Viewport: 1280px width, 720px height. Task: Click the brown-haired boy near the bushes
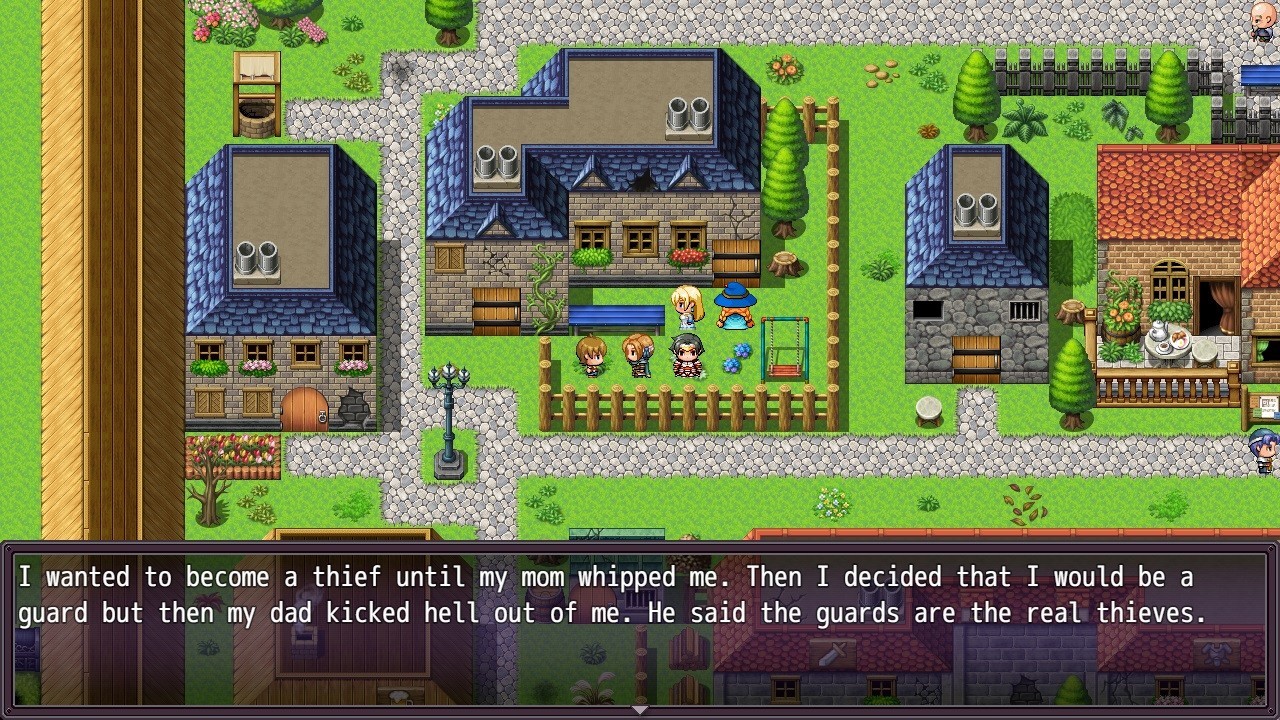point(590,360)
